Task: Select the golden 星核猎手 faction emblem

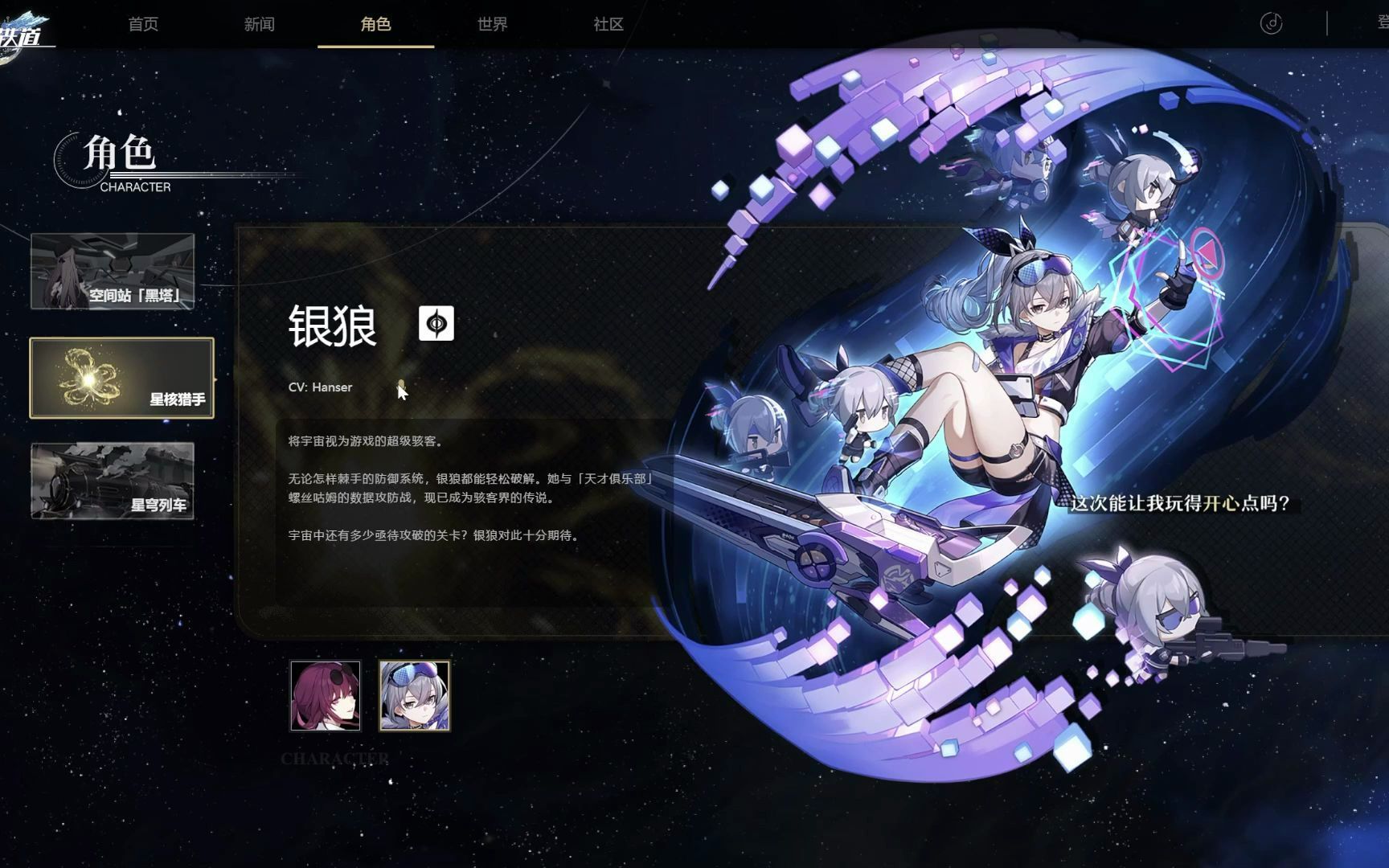Action: click(x=91, y=377)
